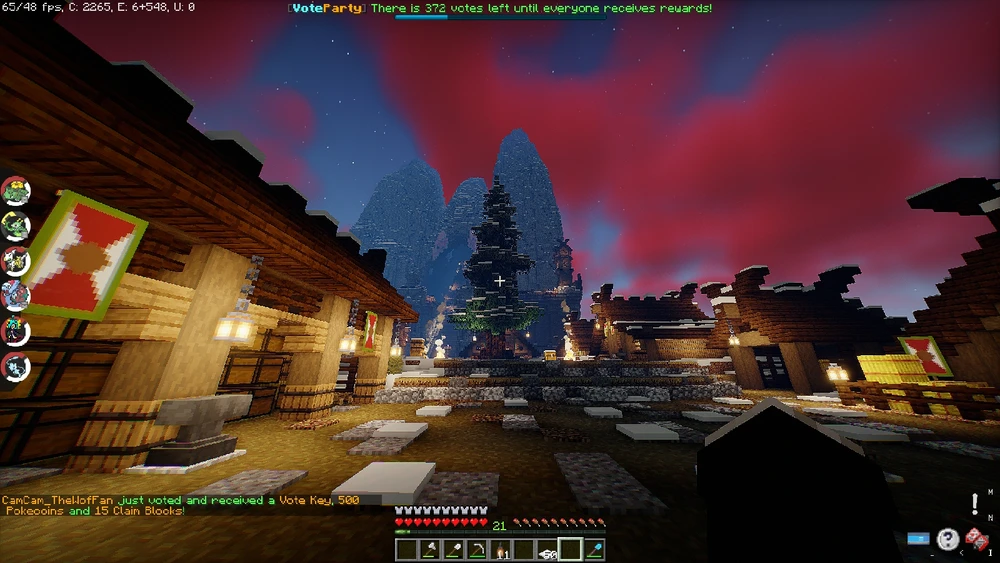
Task: Choose the second party Pokémon, the yellow-green one
Action: click(x=16, y=225)
